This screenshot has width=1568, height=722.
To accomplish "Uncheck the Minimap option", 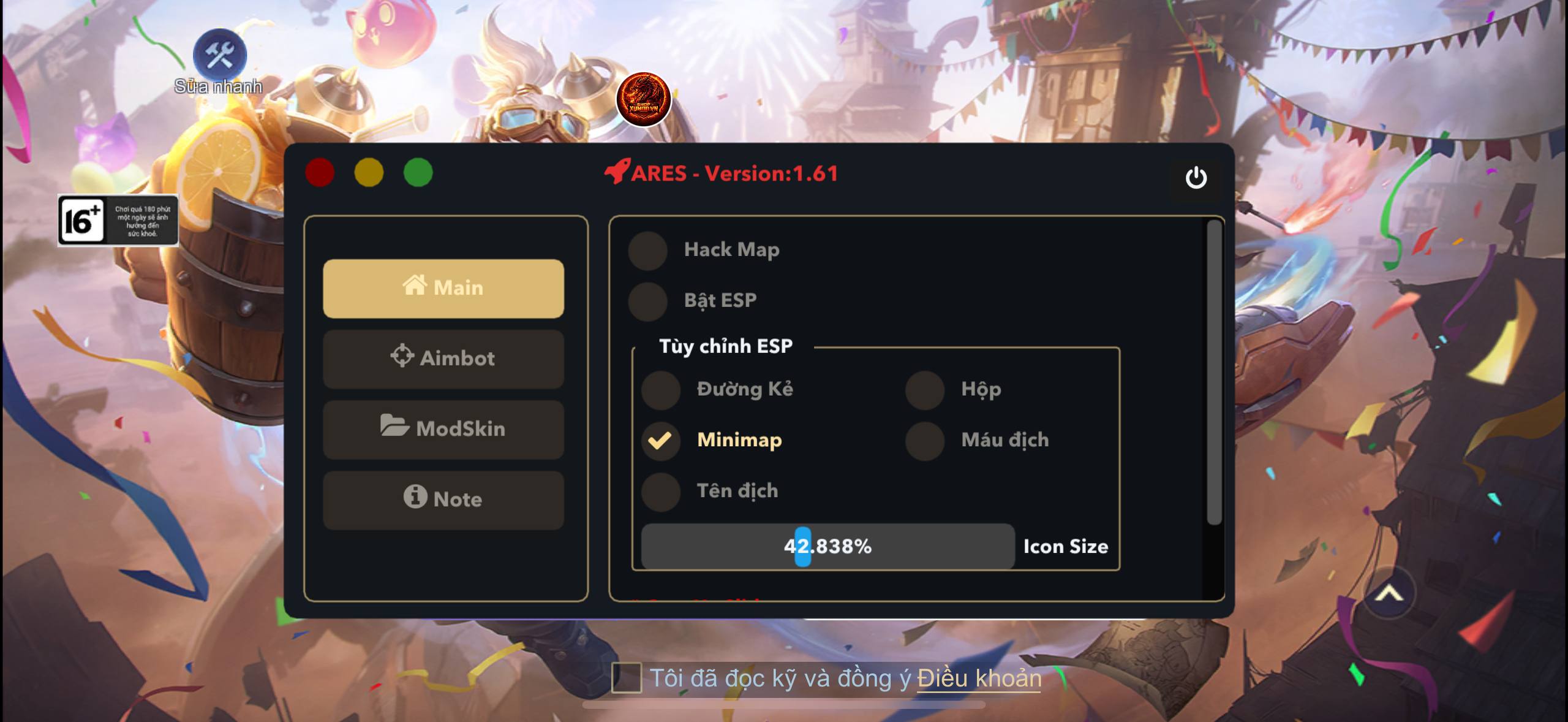I will pos(660,441).
